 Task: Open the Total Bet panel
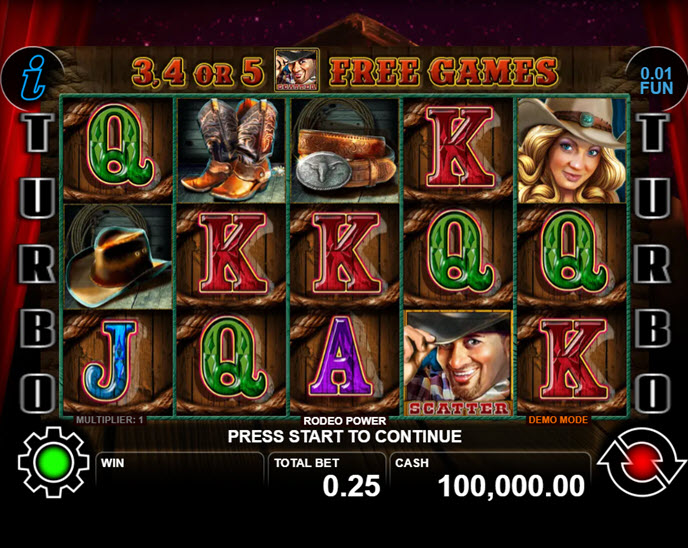[327, 478]
